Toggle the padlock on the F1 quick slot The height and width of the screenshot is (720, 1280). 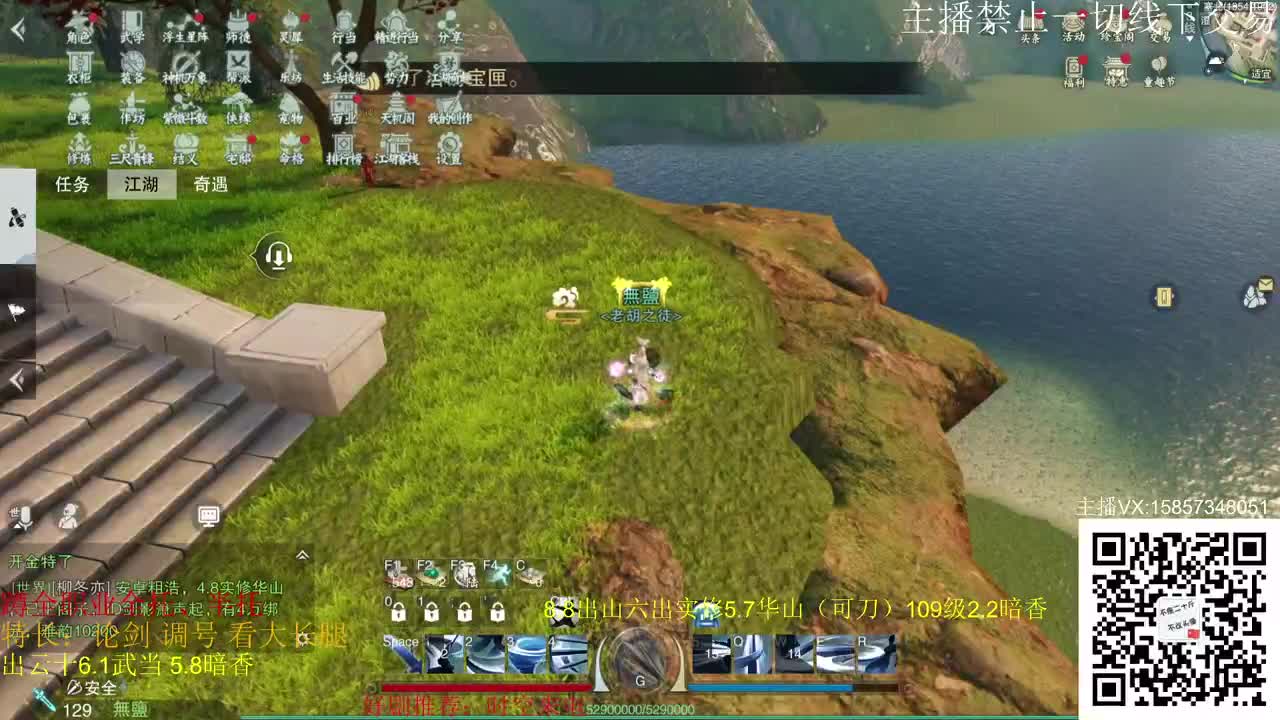(397, 613)
